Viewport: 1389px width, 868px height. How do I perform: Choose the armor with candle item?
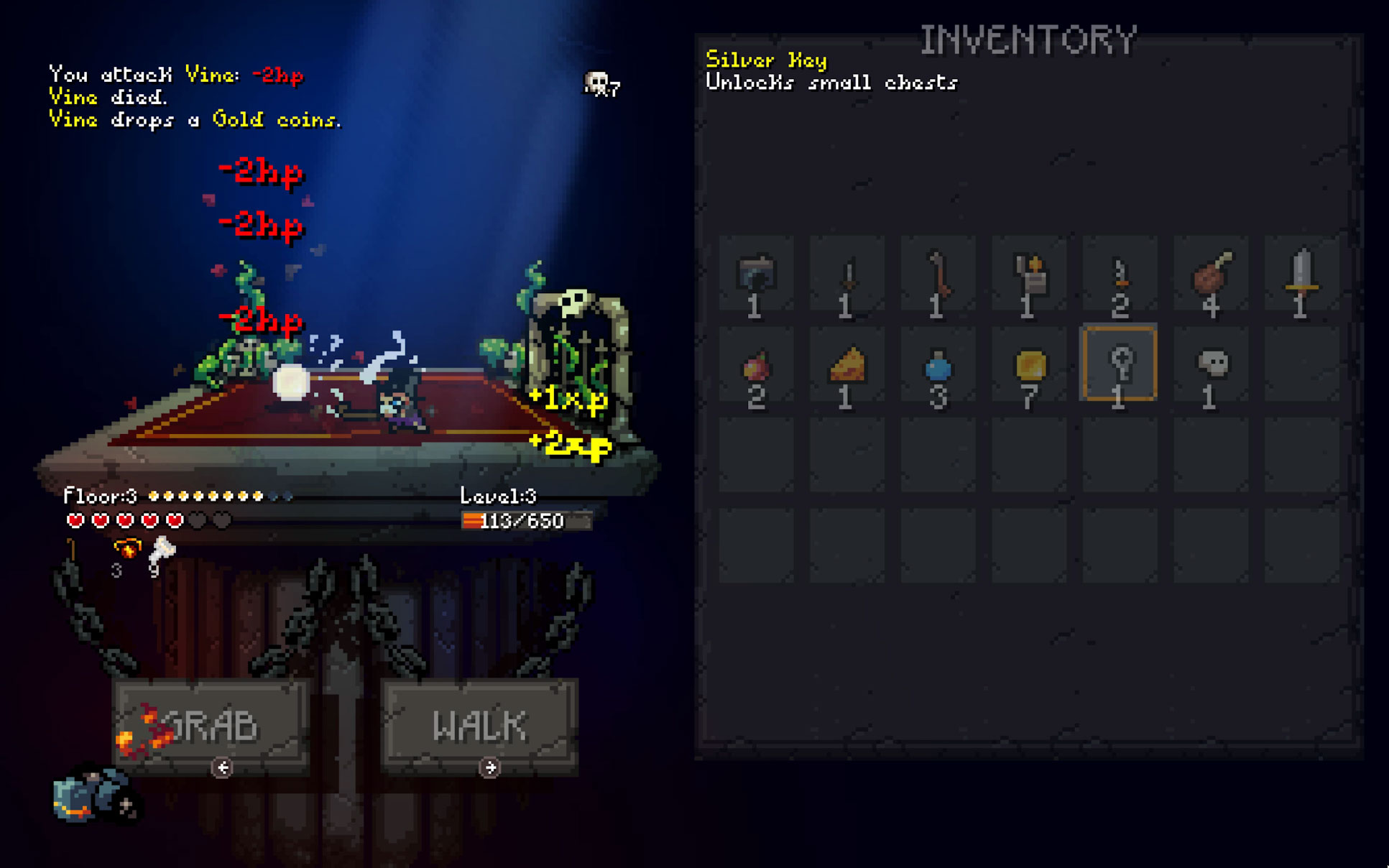1029,274
